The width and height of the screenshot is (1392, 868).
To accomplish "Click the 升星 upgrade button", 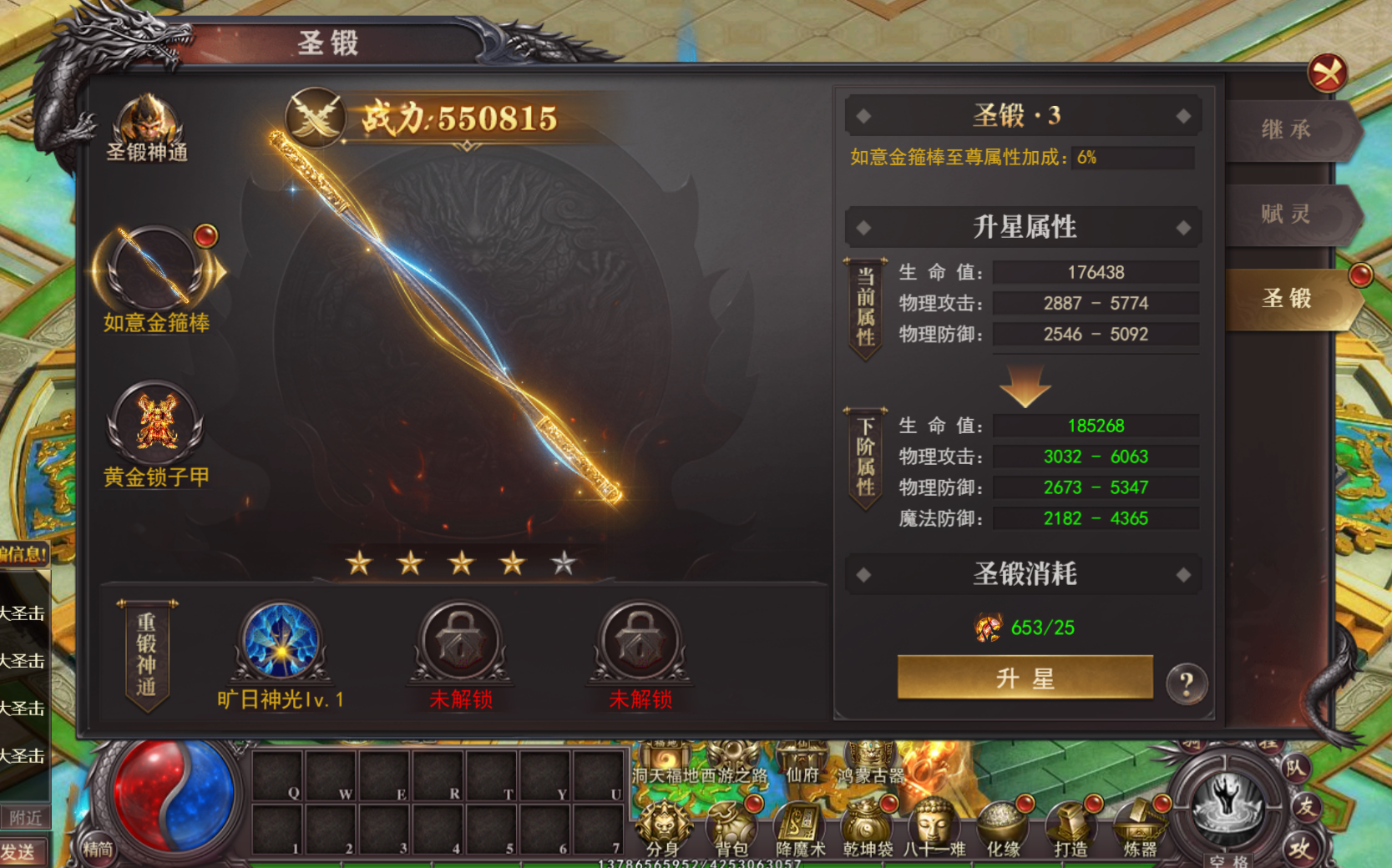I will (x=1025, y=678).
